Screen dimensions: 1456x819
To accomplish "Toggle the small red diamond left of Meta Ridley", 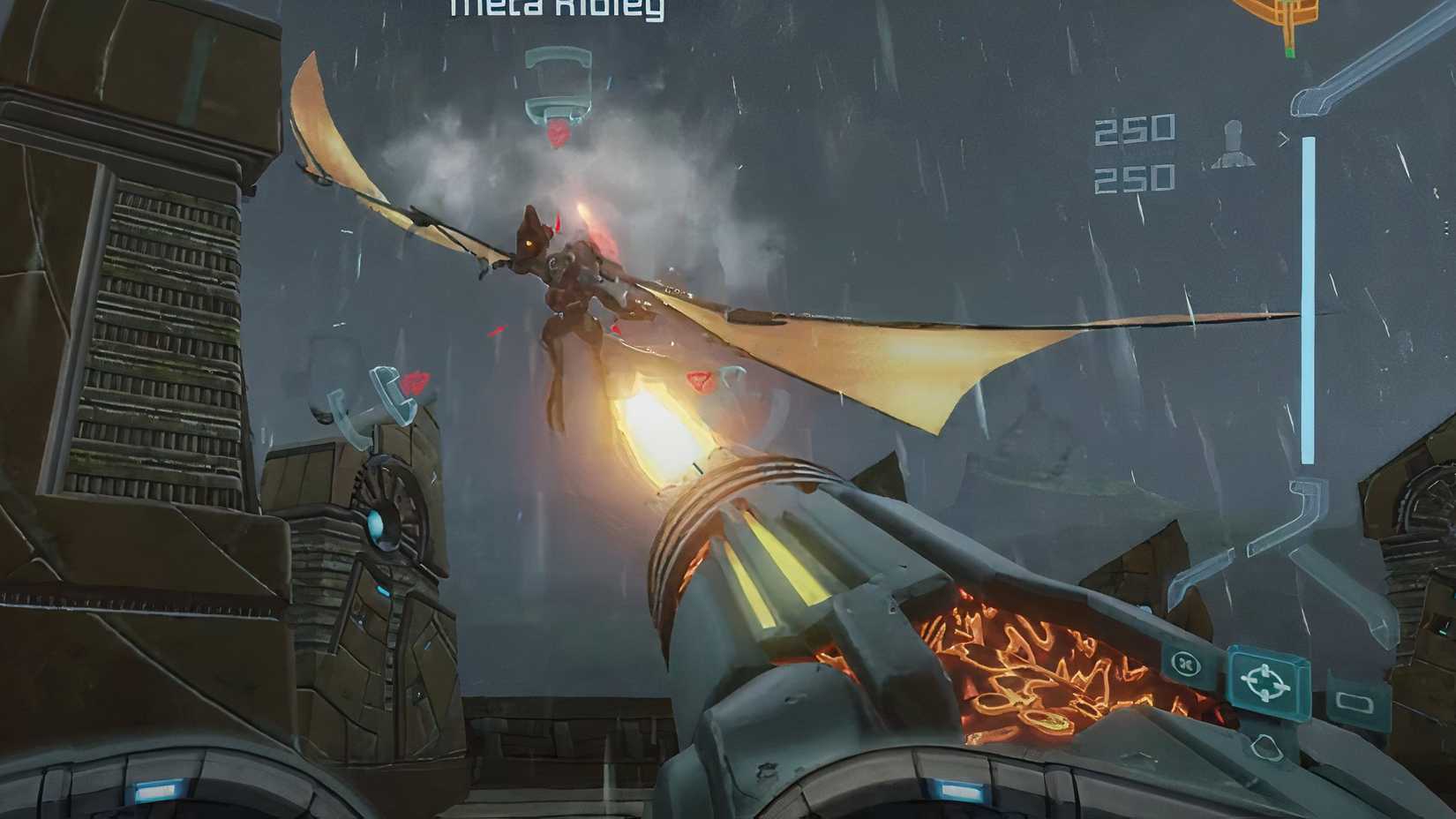I will pyautogui.click(x=494, y=331).
